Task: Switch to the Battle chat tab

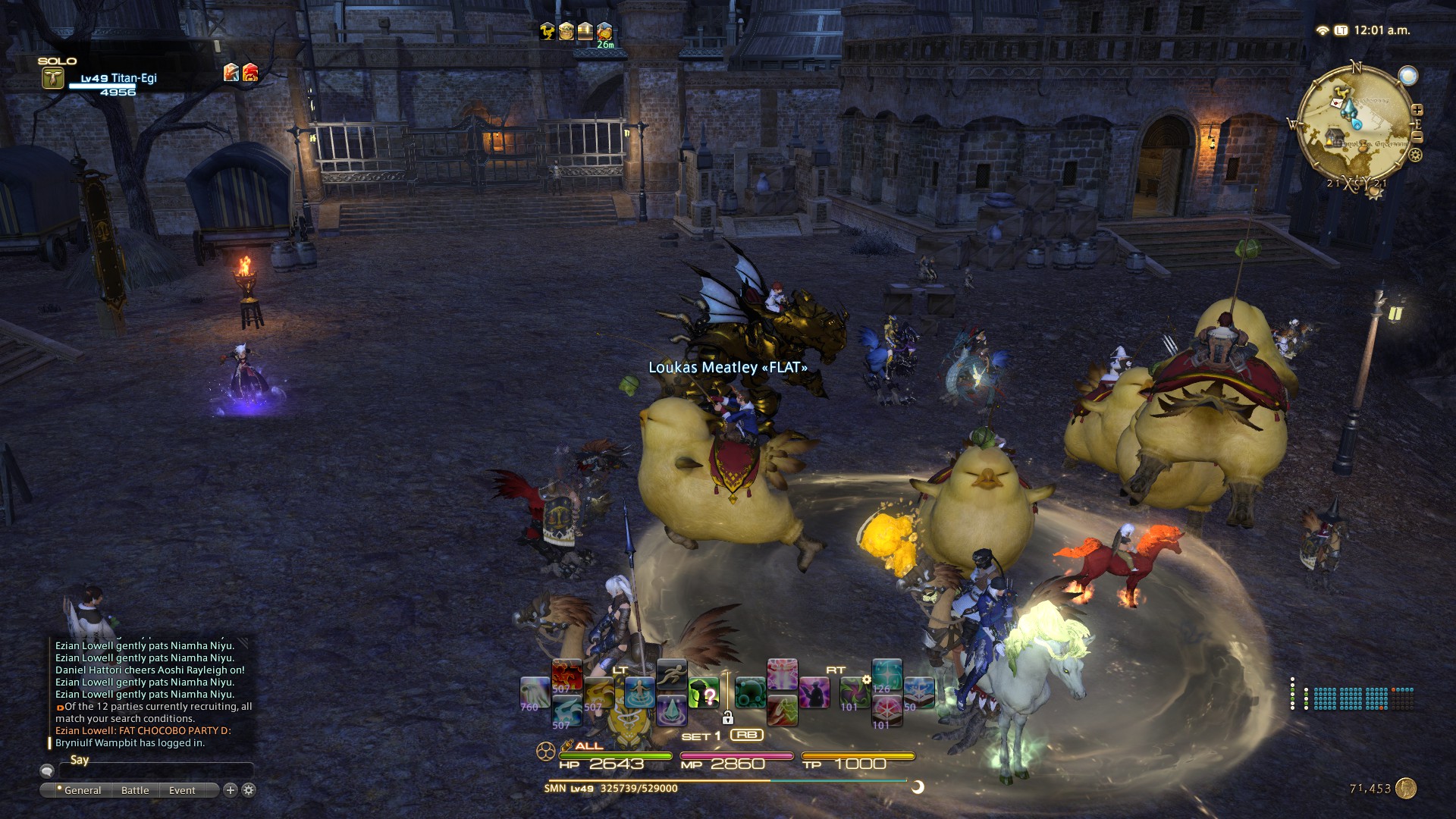Action: point(135,790)
